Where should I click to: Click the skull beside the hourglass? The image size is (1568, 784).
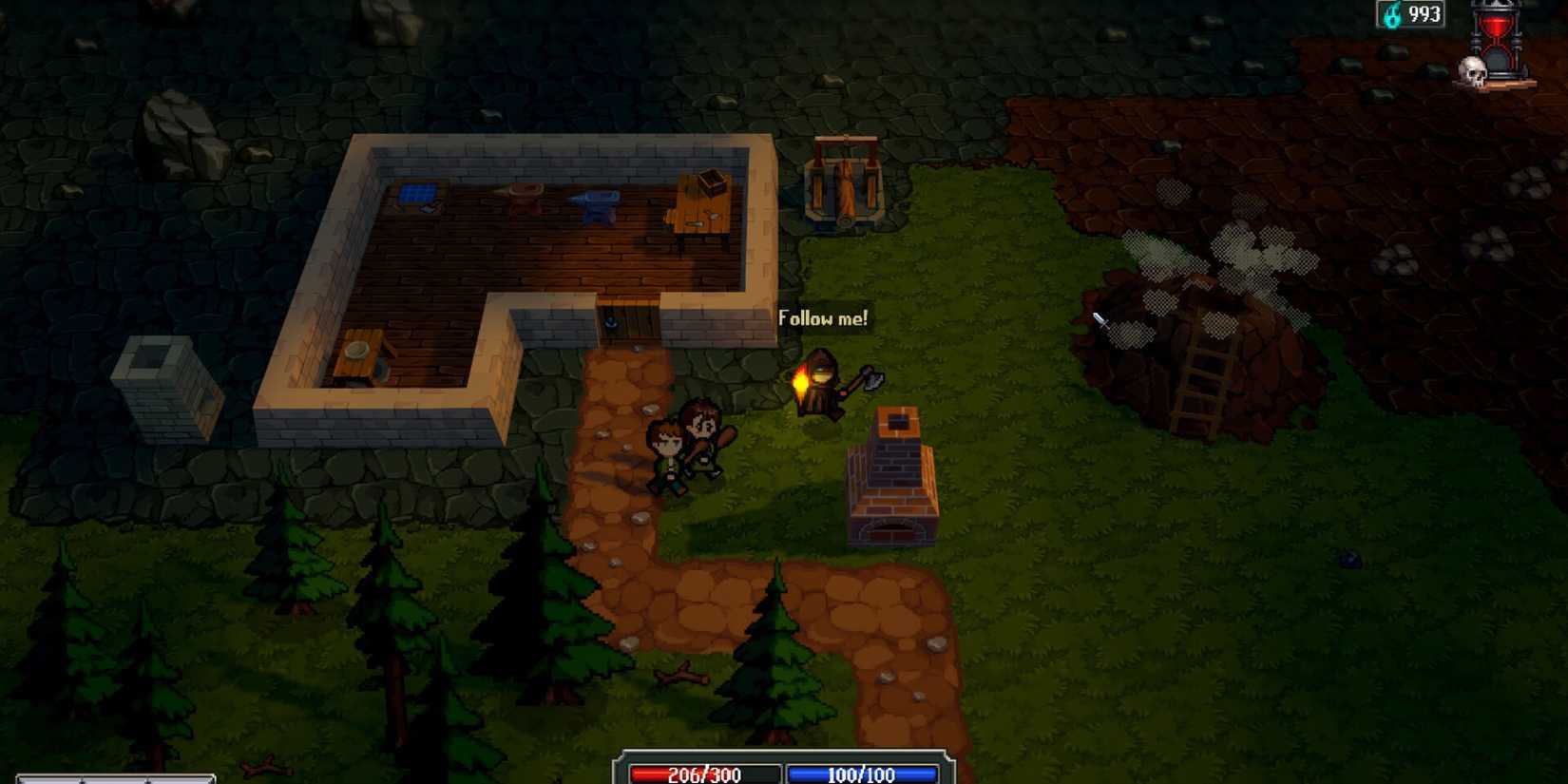tap(1474, 68)
